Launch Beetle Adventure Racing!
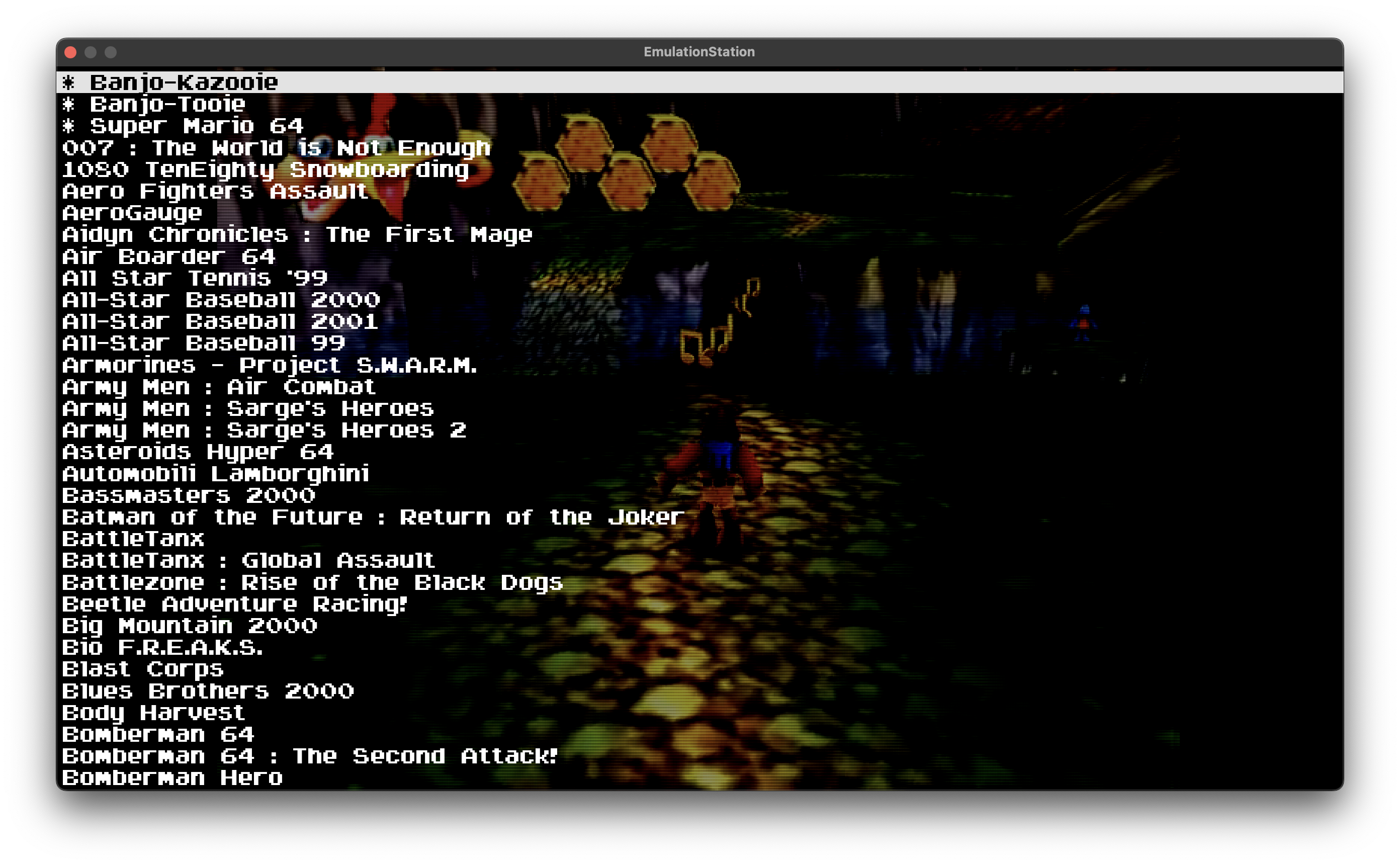The height and width of the screenshot is (865, 1400). coord(234,604)
